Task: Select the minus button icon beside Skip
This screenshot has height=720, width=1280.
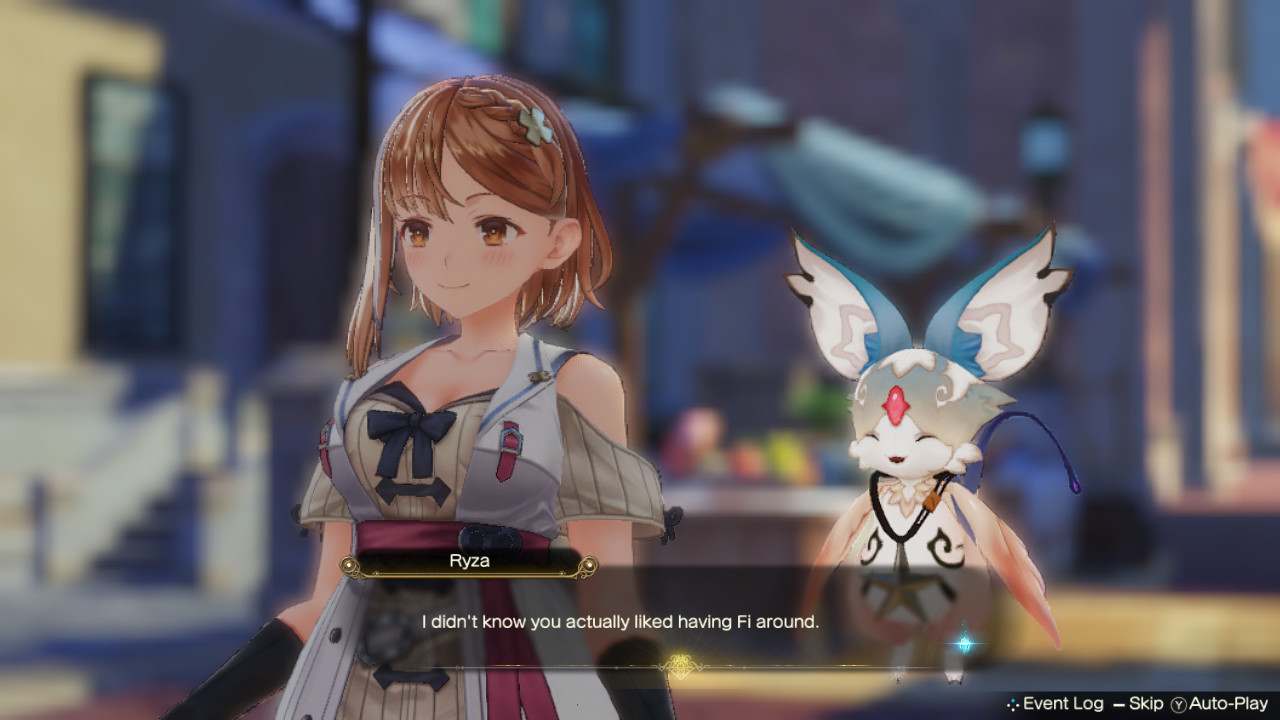Action: 1119,704
